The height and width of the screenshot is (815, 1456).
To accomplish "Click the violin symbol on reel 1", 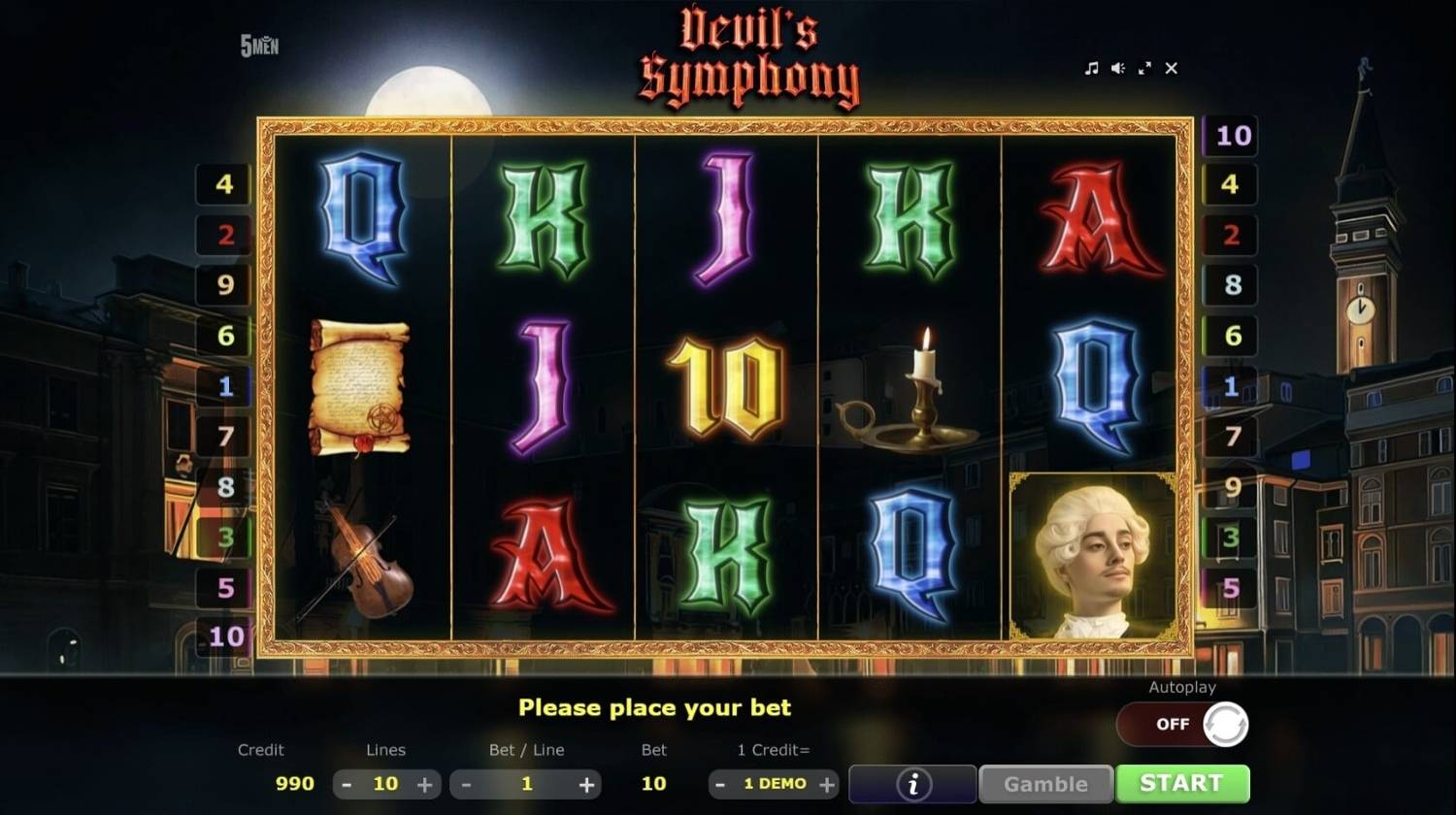I will [359, 563].
